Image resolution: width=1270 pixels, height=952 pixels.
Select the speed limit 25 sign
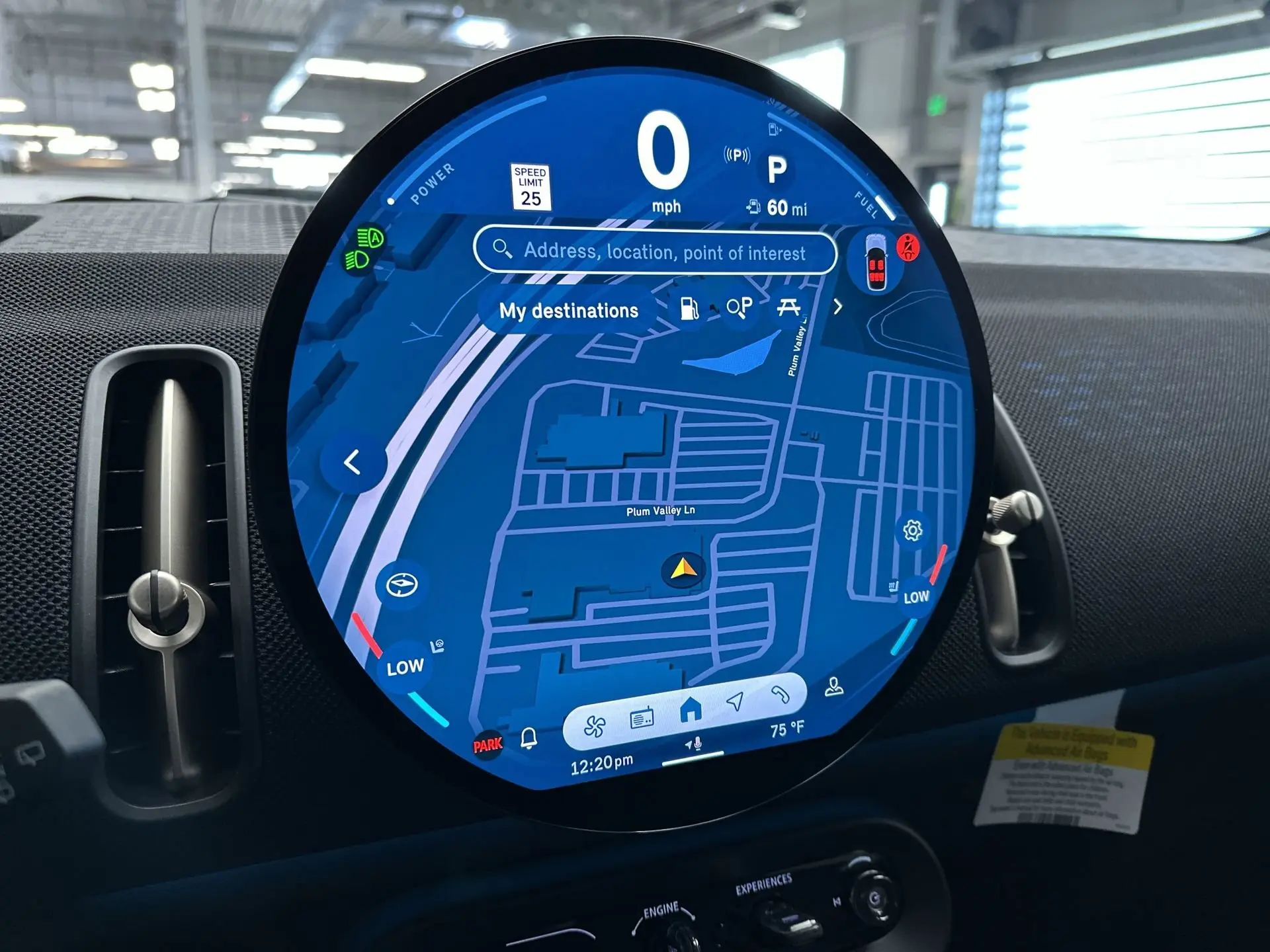tap(530, 186)
